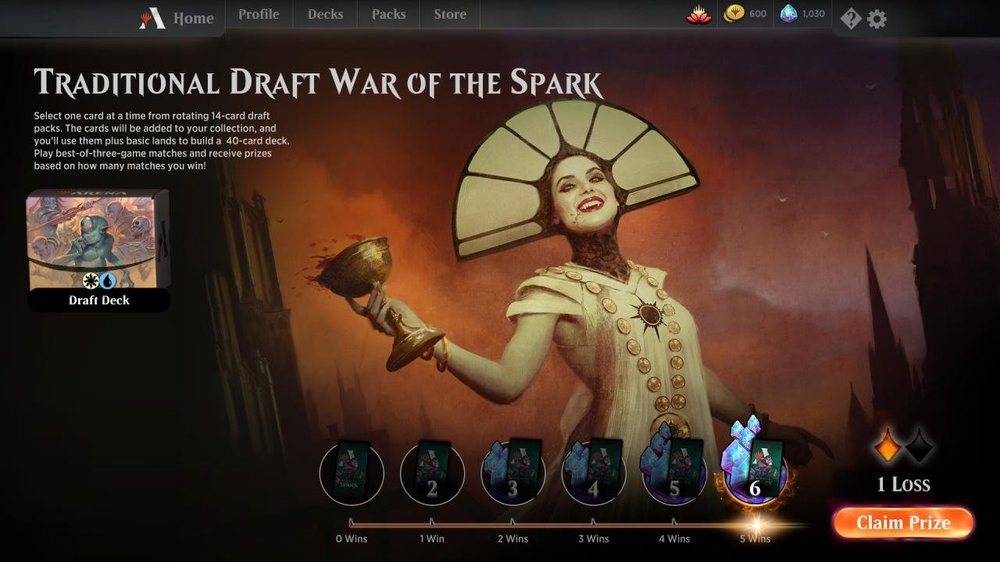Viewport: 1000px width, 562px height.
Task: Click the red lotus mastery icon
Action: pyautogui.click(x=698, y=14)
